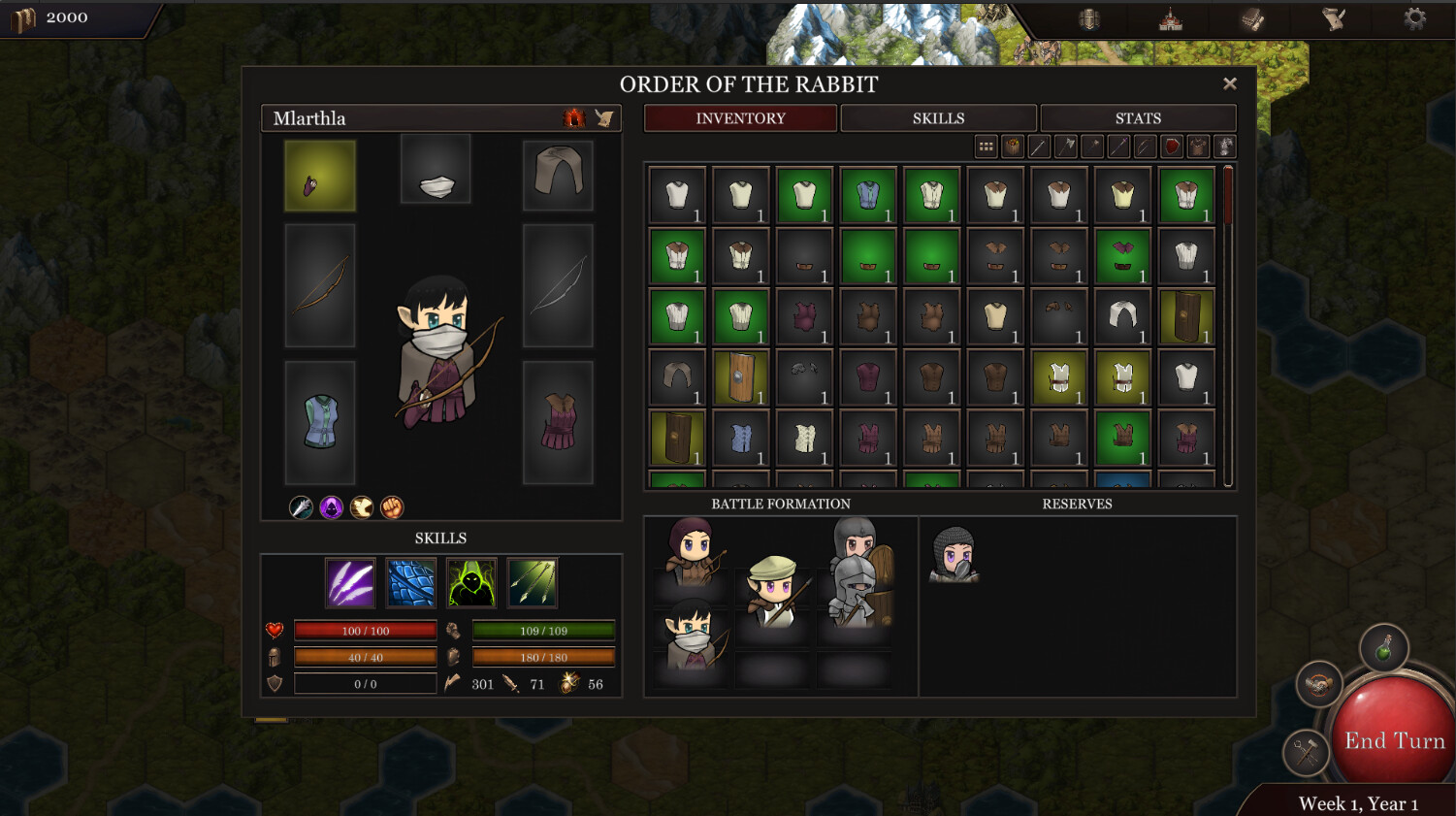Open the journal book icon at the top
Screen dimensions: 1456x816
1253,19
